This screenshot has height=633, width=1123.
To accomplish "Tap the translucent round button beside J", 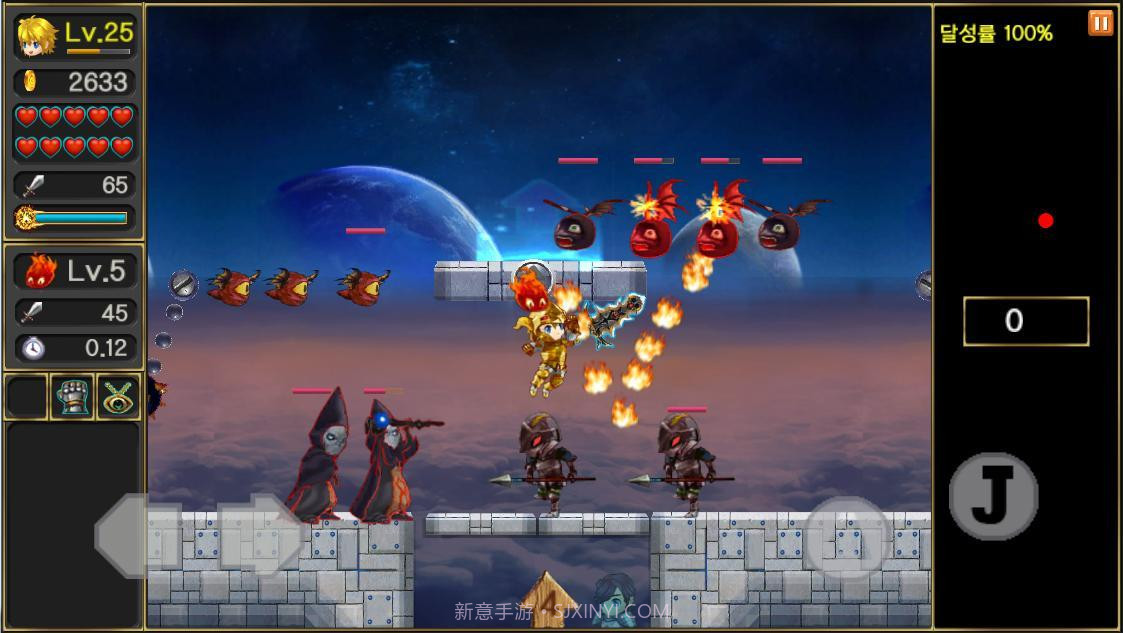I will (x=848, y=538).
